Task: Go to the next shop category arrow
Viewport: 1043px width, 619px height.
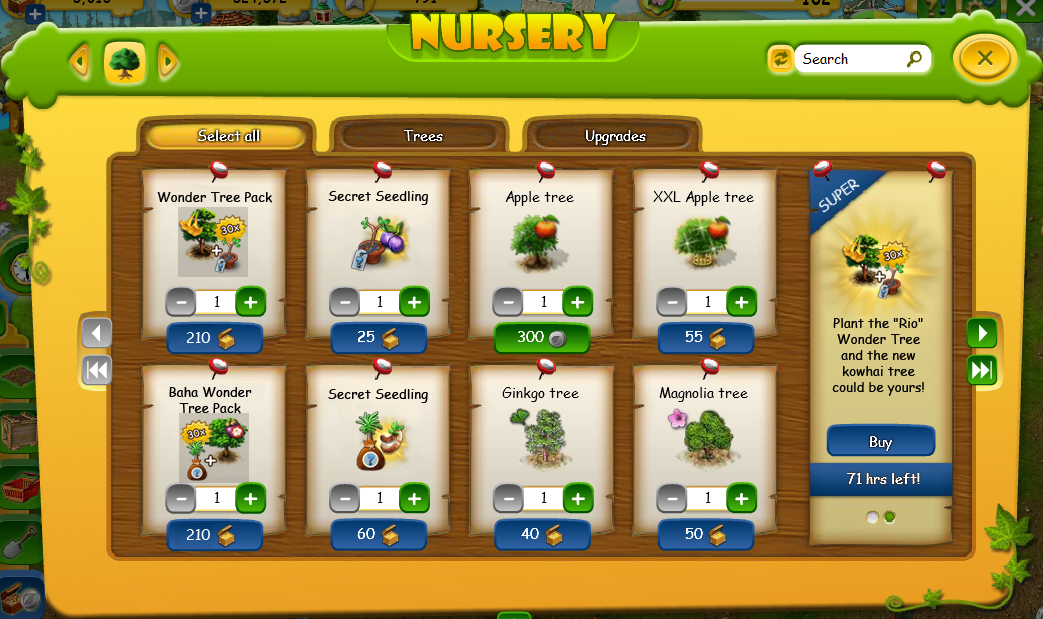Action: (x=168, y=63)
